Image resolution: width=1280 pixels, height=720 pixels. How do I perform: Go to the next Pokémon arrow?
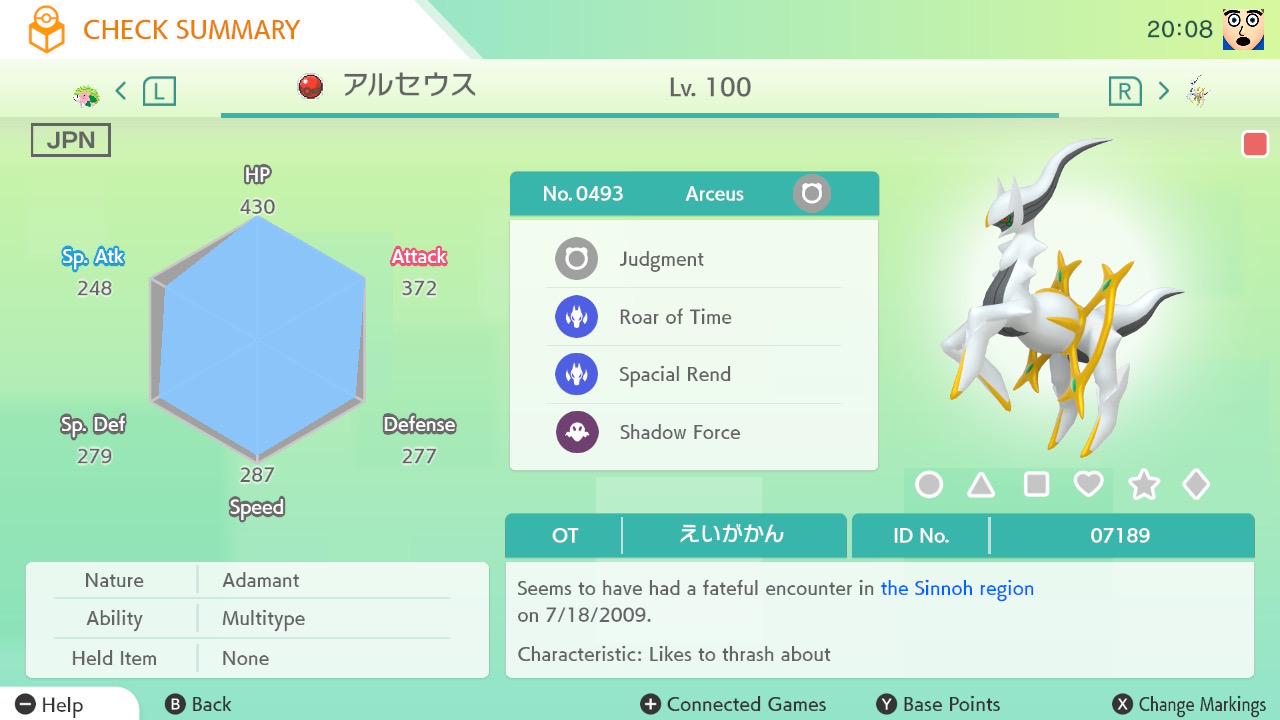click(x=1163, y=92)
